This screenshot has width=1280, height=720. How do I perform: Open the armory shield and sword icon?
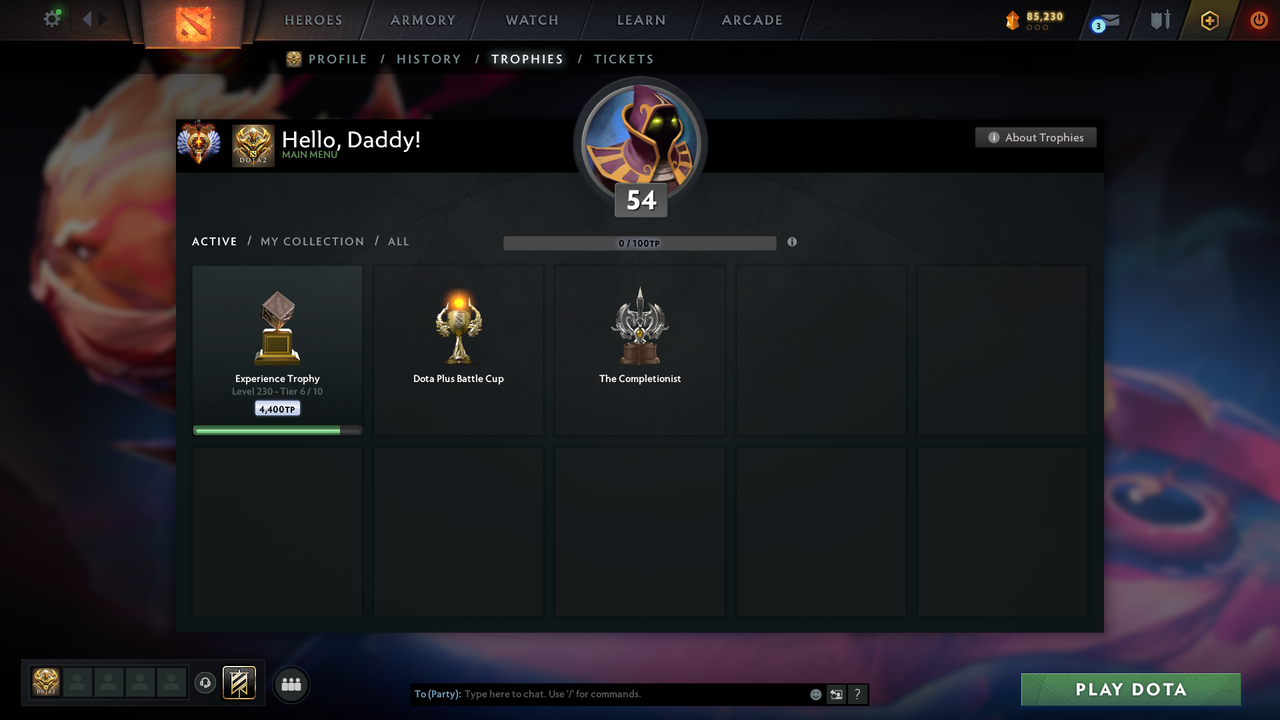(x=1159, y=20)
